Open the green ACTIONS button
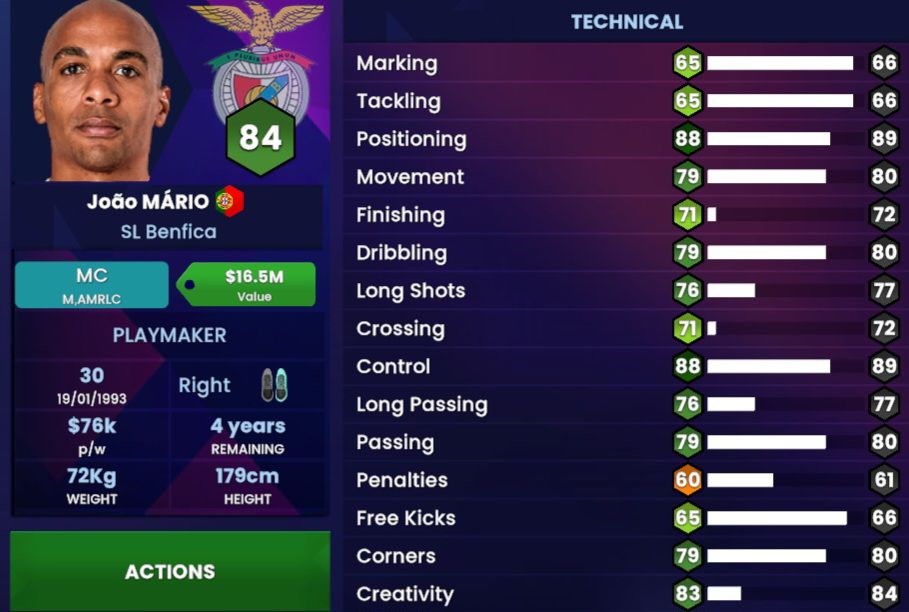 [x=170, y=571]
